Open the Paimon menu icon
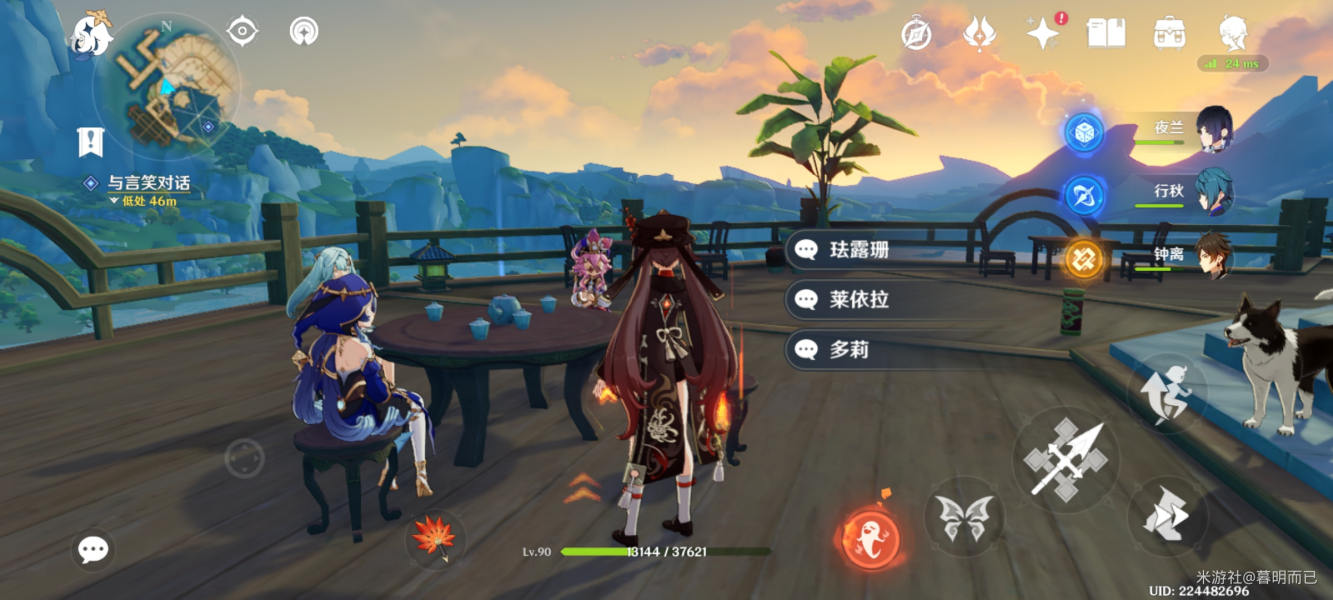This screenshot has width=1333, height=600. (x=90, y=33)
